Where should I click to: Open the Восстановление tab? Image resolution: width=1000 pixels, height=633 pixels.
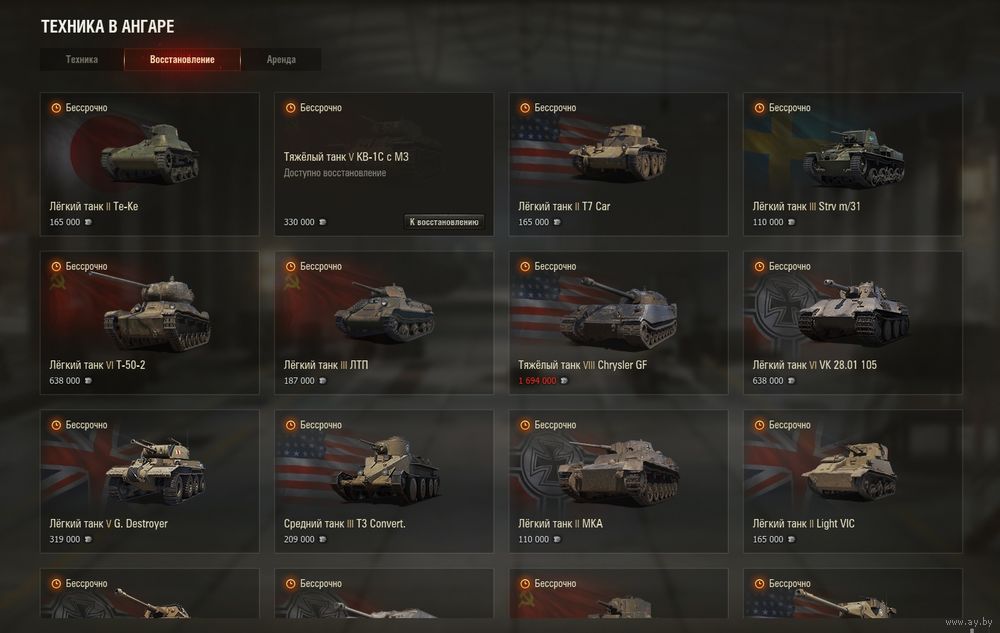(182, 60)
